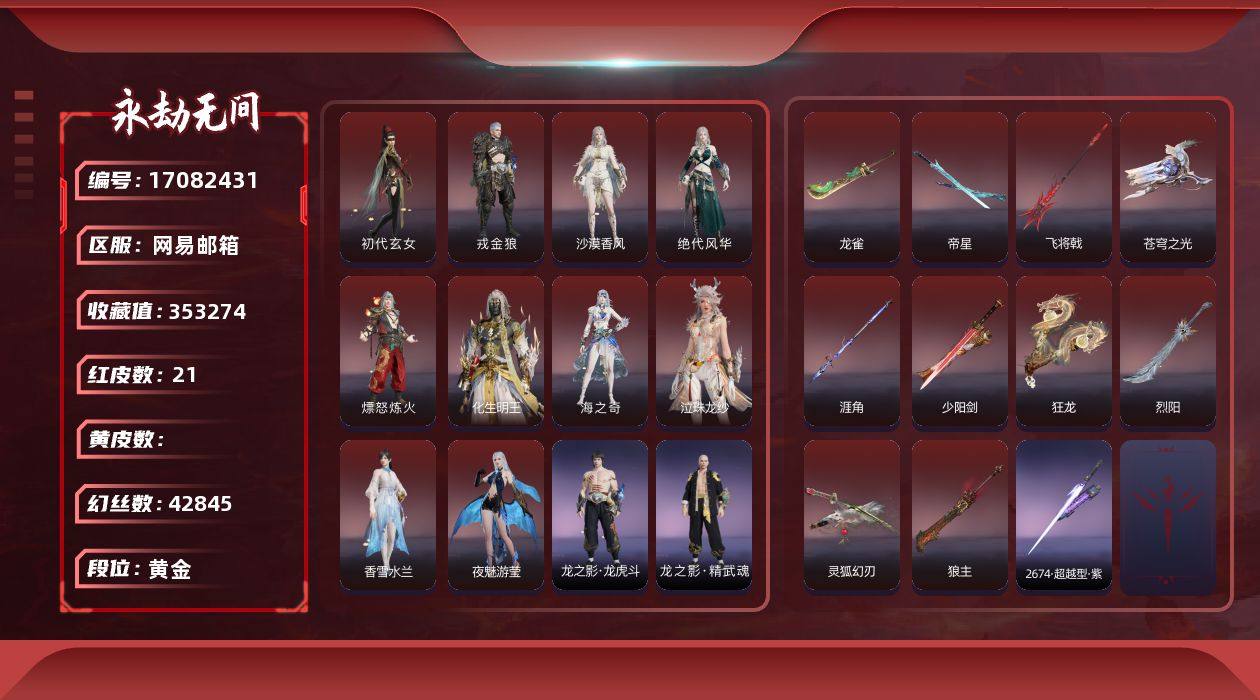Select the 香雪水兰 skin card
Image resolution: width=1260 pixels, height=700 pixels.
click(388, 515)
